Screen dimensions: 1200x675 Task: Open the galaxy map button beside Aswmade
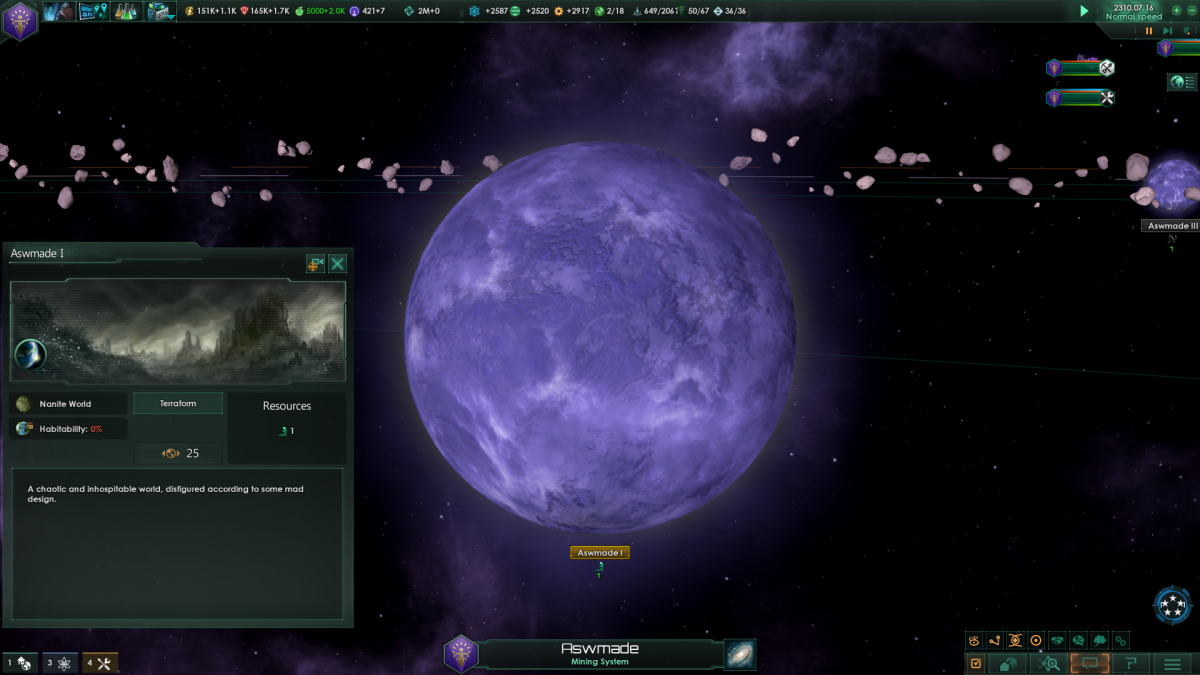pyautogui.click(x=740, y=654)
